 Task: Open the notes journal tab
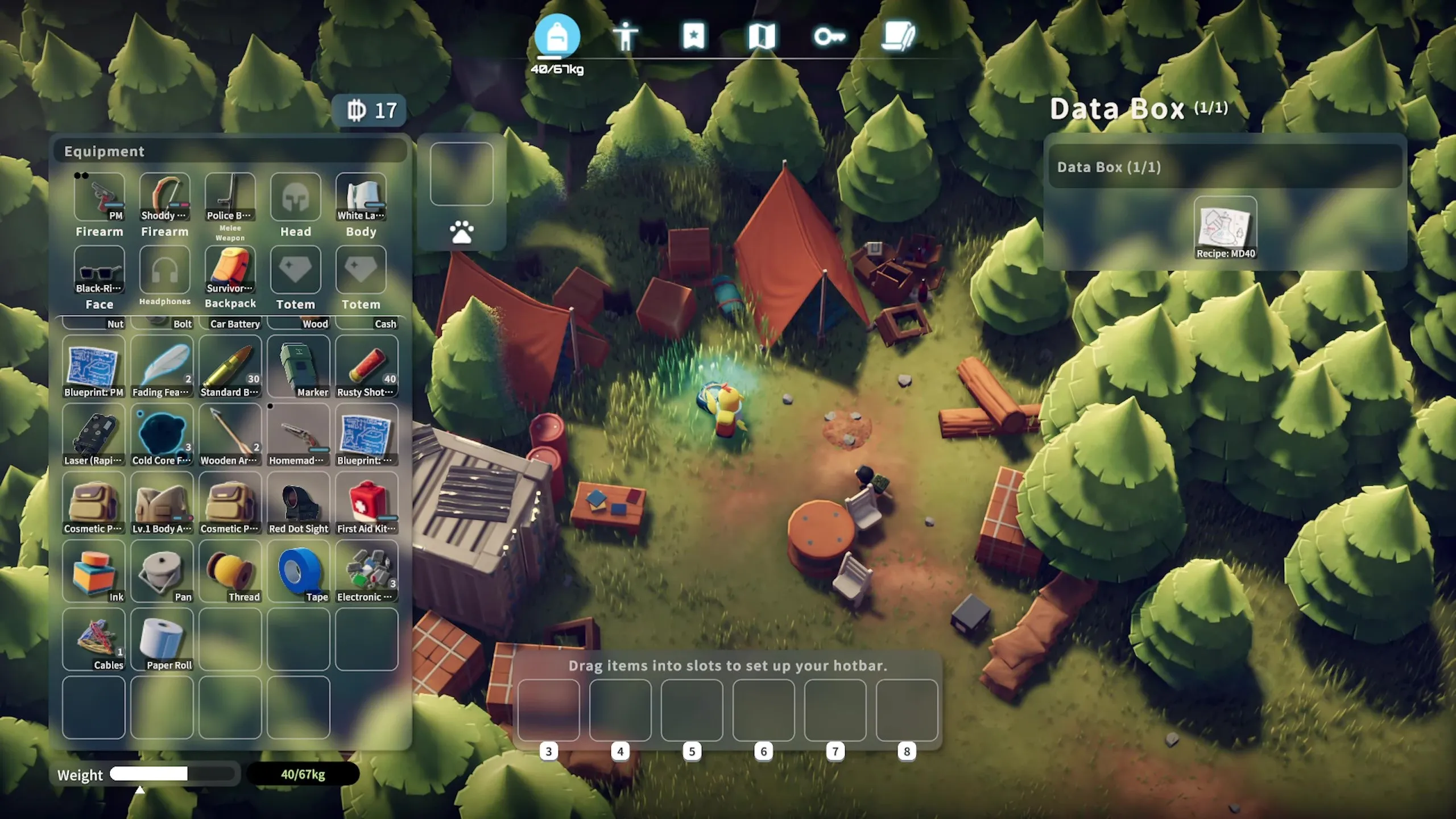[898, 36]
